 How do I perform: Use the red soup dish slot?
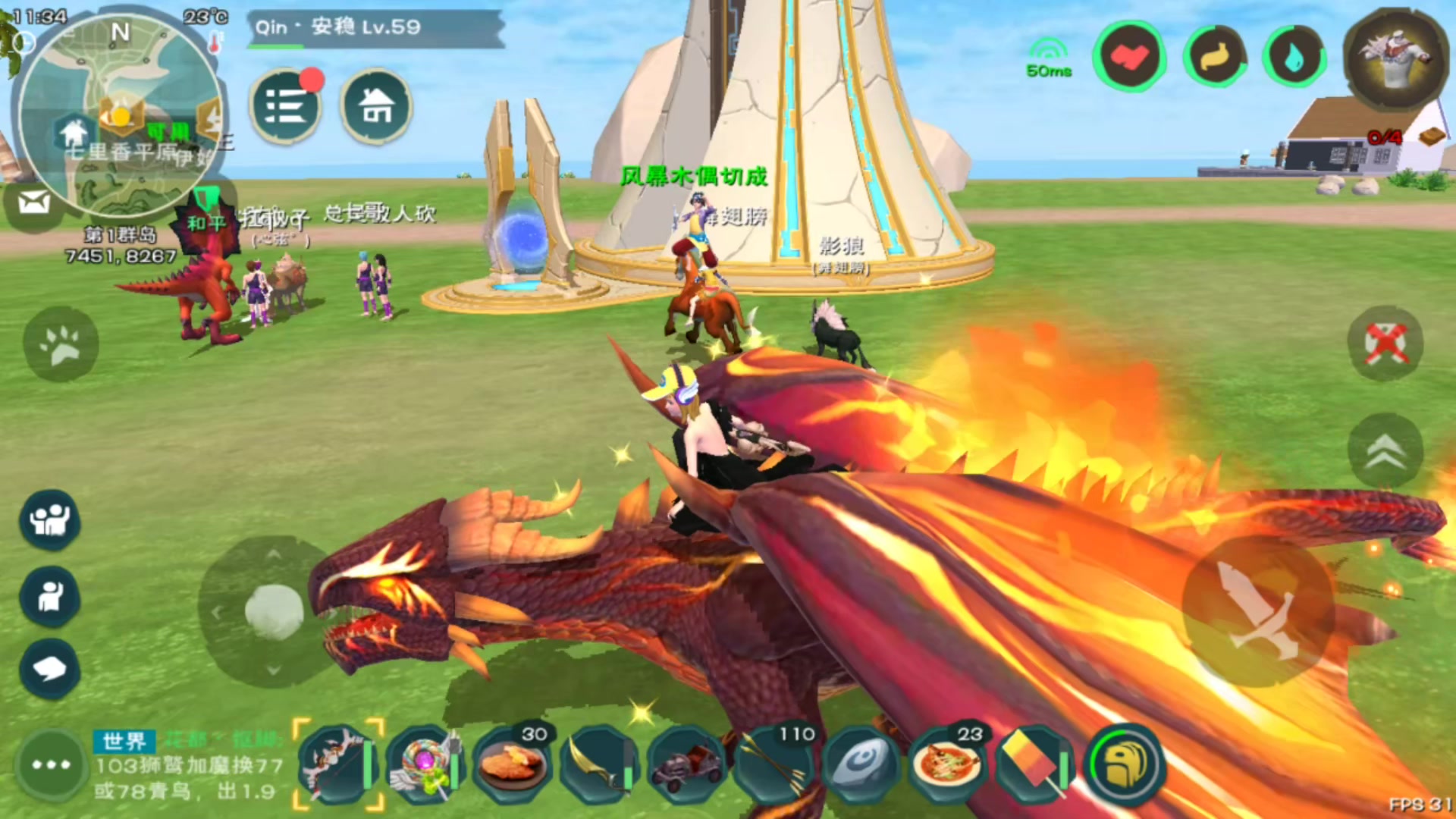[948, 764]
